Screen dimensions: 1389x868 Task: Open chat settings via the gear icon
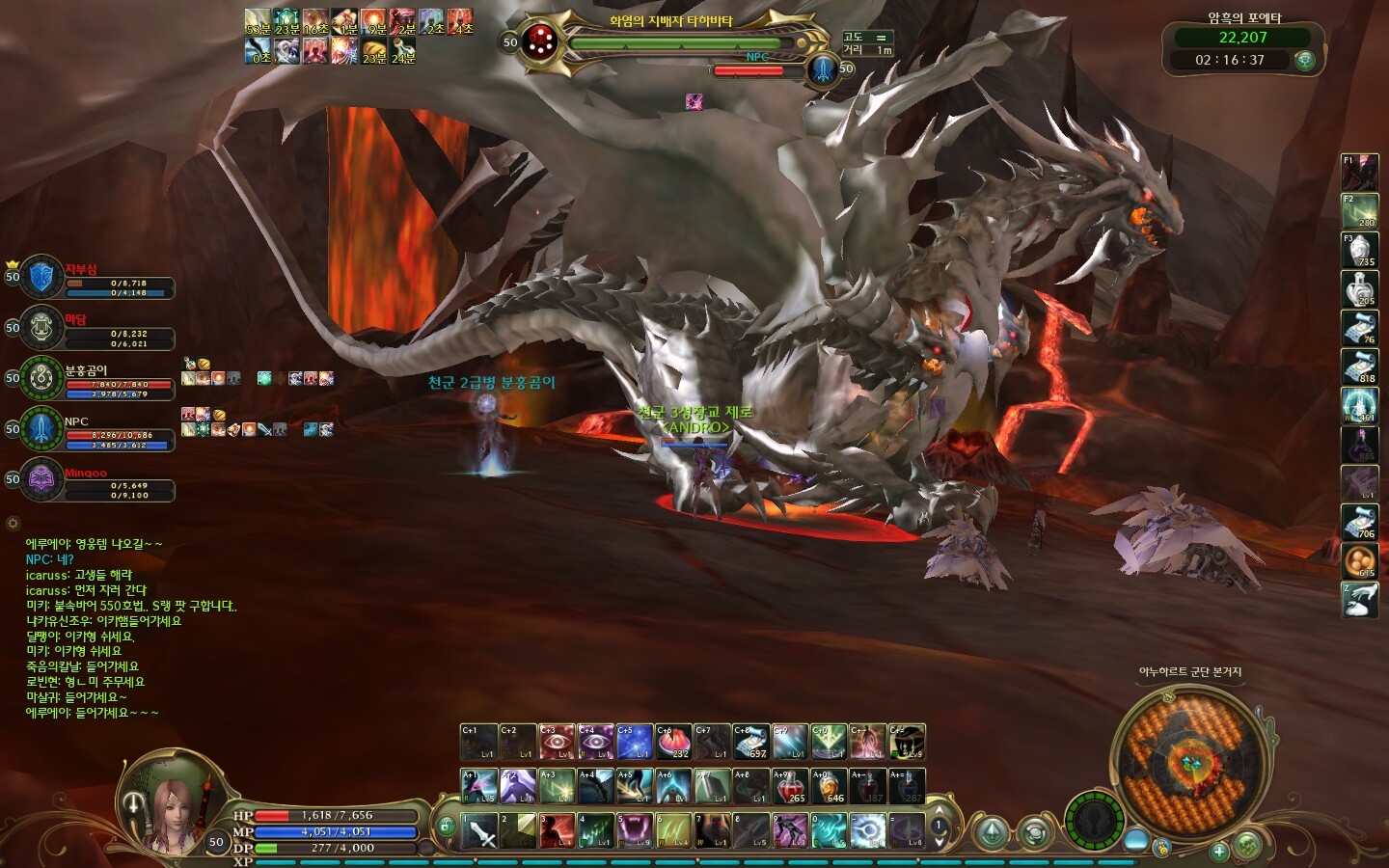tap(13, 524)
